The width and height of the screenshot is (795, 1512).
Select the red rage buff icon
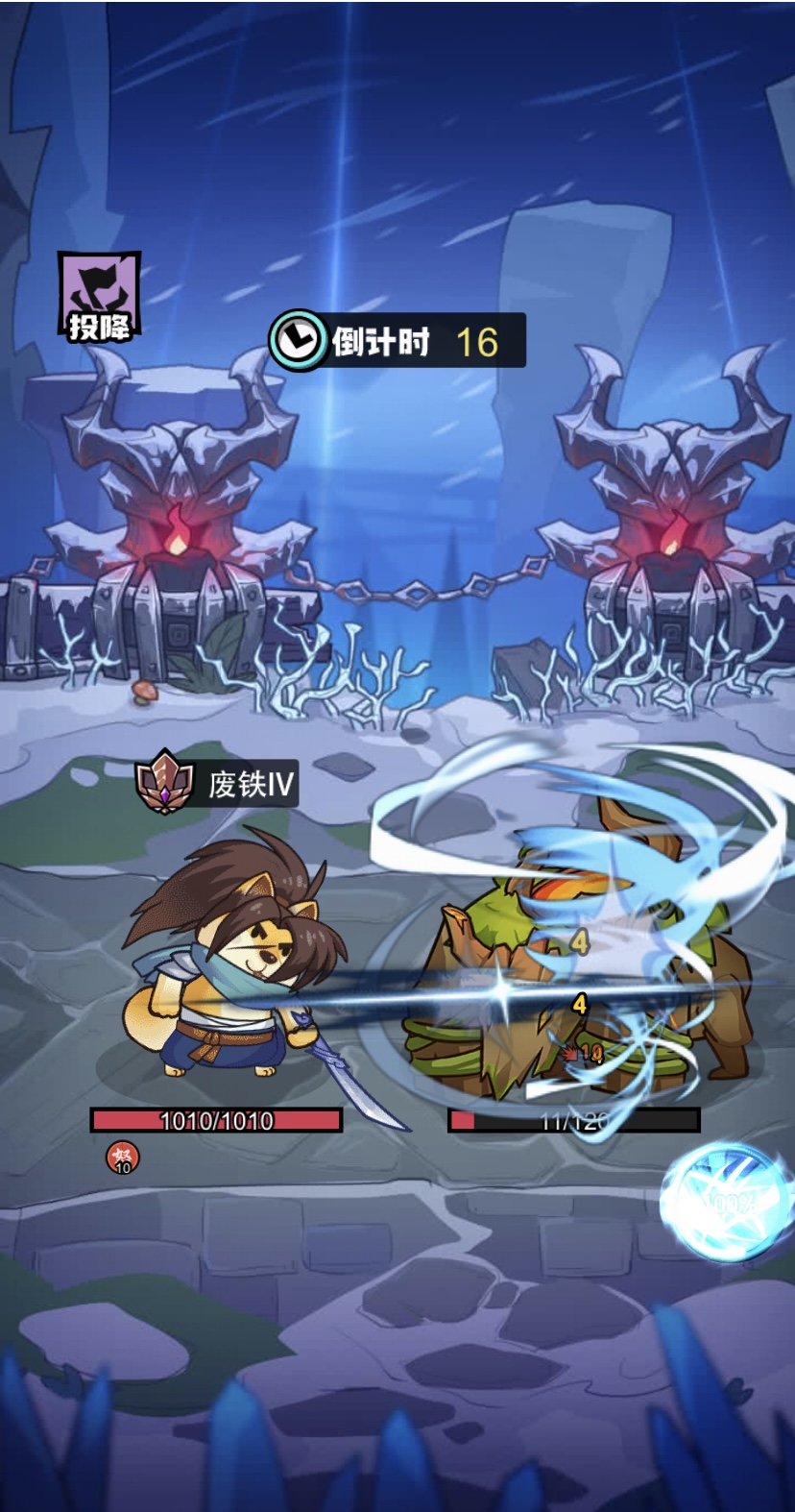pos(122,1158)
